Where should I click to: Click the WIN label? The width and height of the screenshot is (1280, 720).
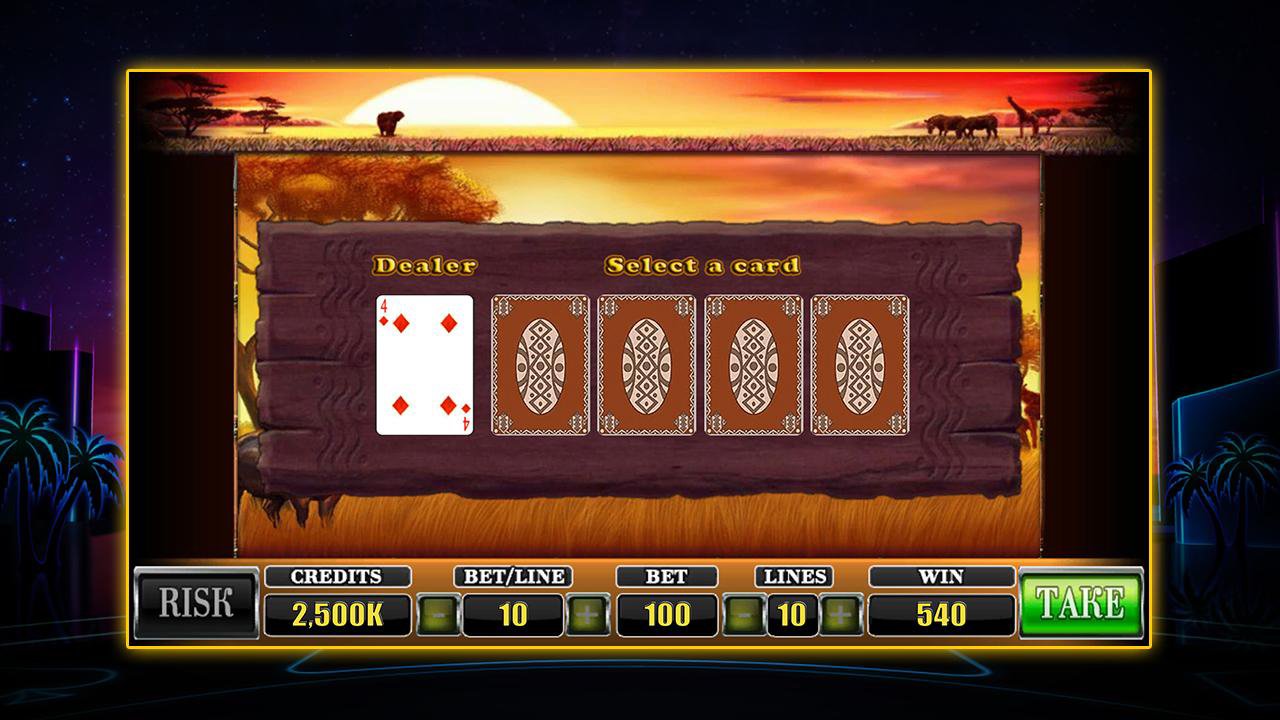coord(940,576)
